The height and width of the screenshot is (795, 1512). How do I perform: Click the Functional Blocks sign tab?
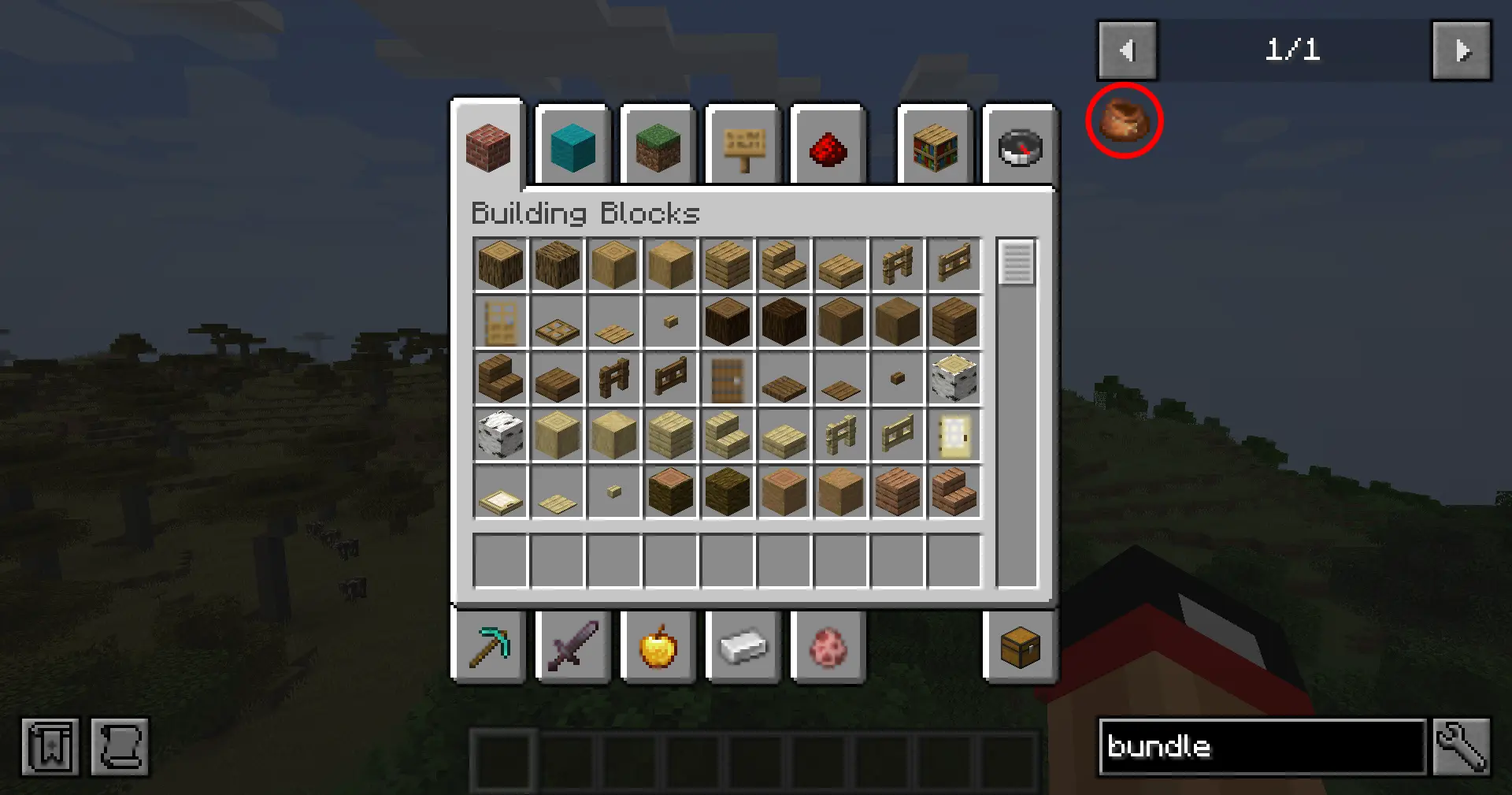(x=743, y=147)
